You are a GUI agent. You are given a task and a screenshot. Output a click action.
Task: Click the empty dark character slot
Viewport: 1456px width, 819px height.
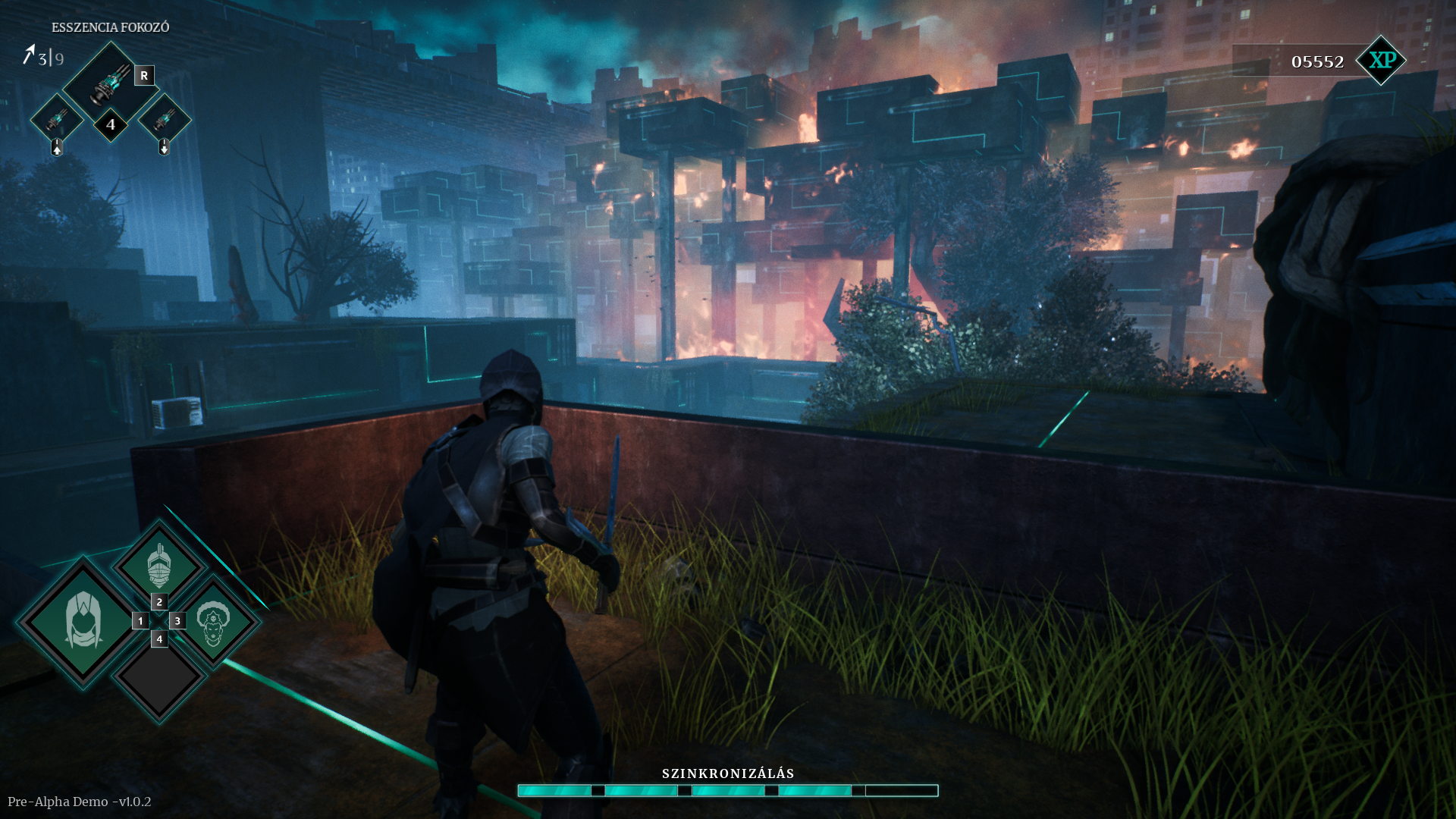159,677
